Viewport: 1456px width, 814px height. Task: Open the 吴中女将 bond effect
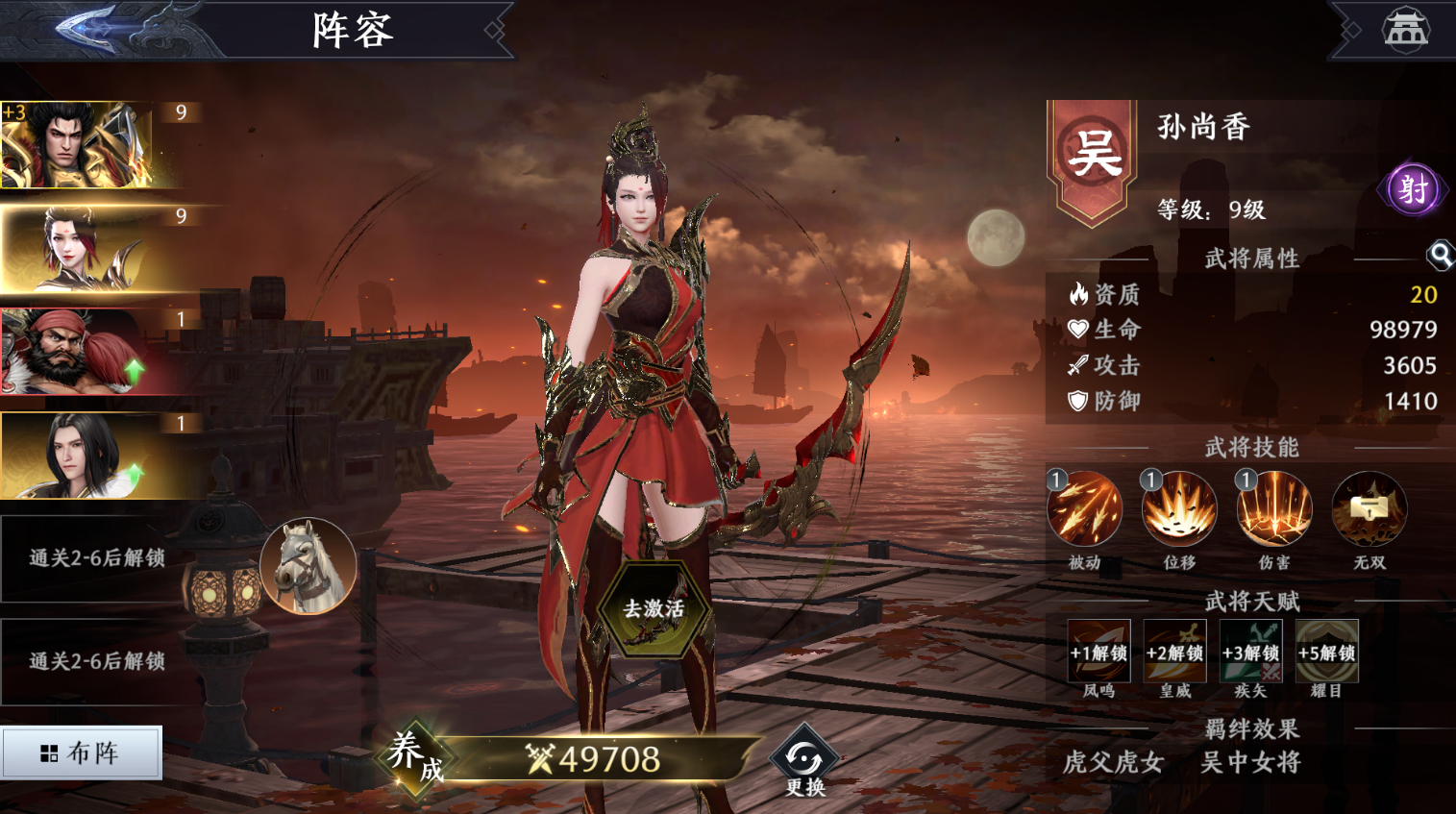pos(1250,763)
